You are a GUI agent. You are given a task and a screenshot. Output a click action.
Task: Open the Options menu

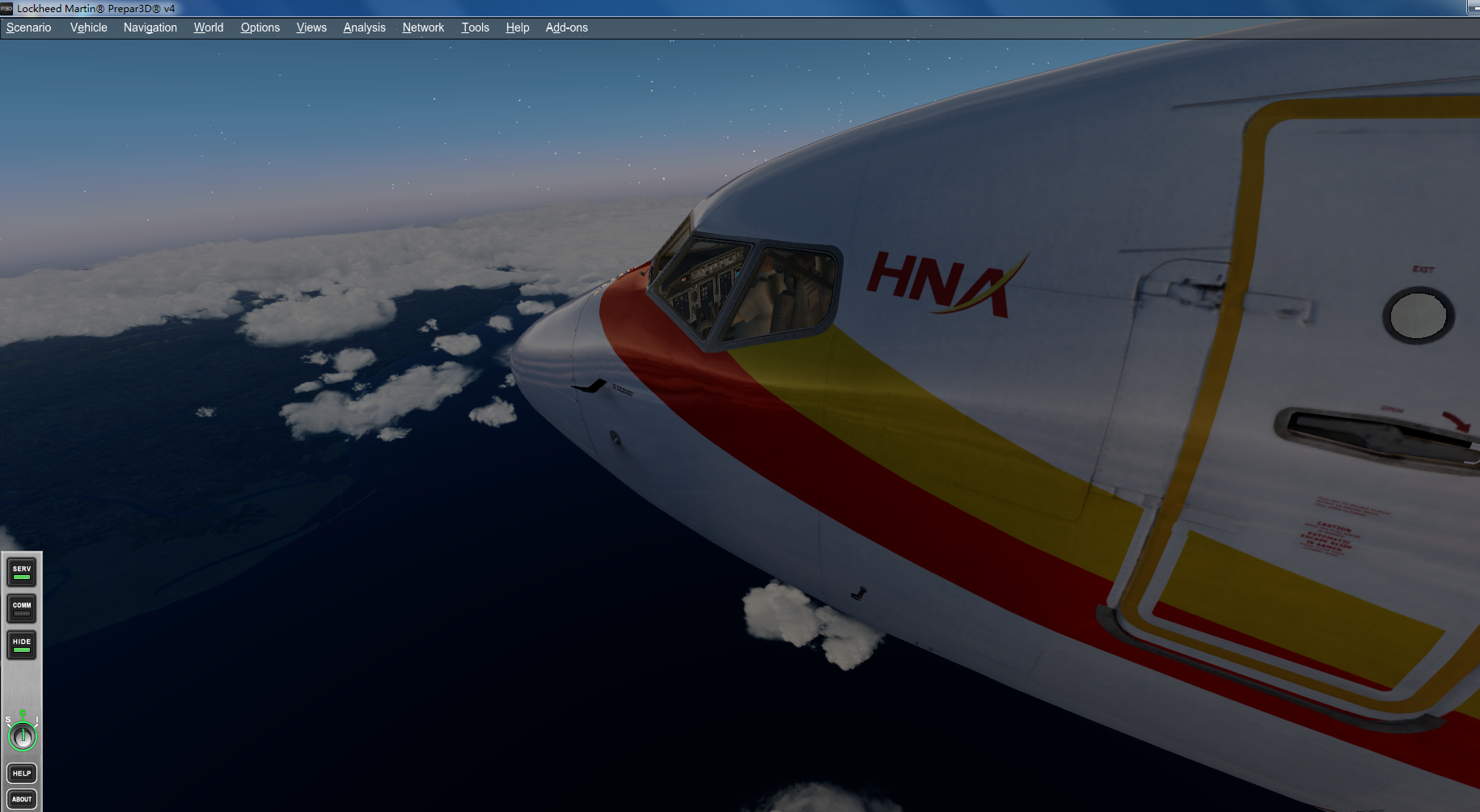tap(260, 27)
